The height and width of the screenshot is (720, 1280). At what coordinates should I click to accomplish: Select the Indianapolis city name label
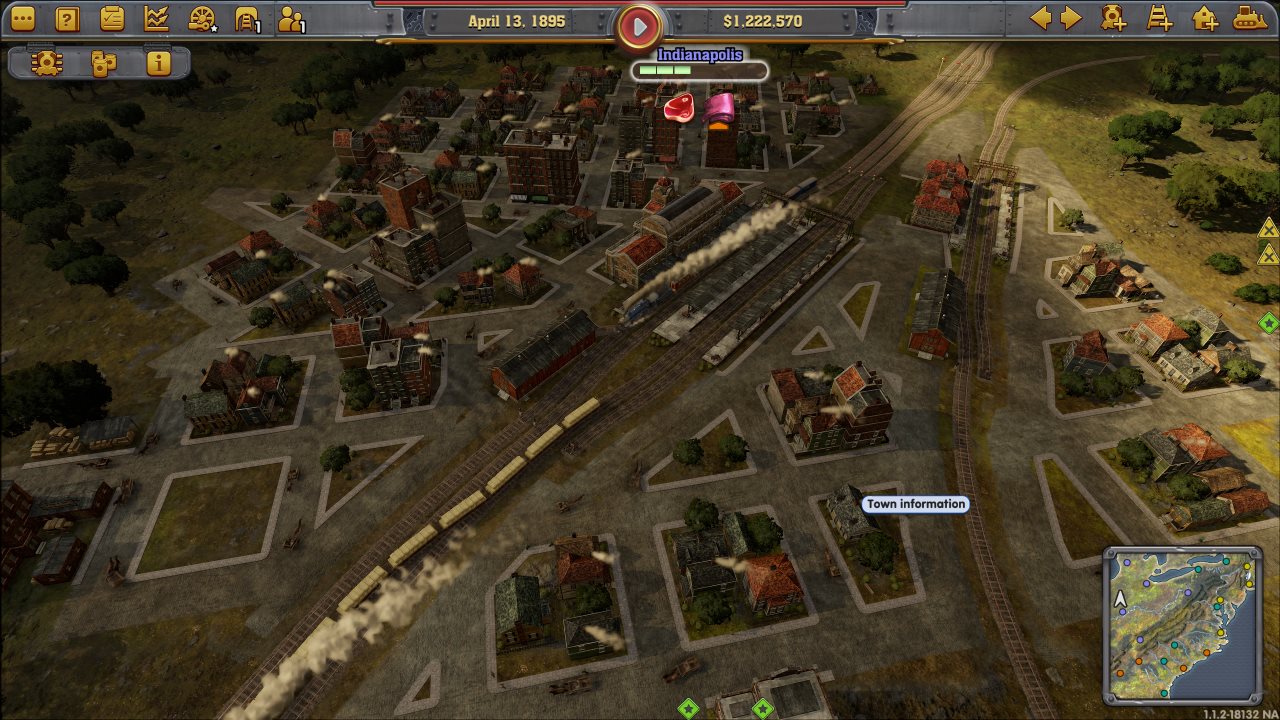pos(700,55)
